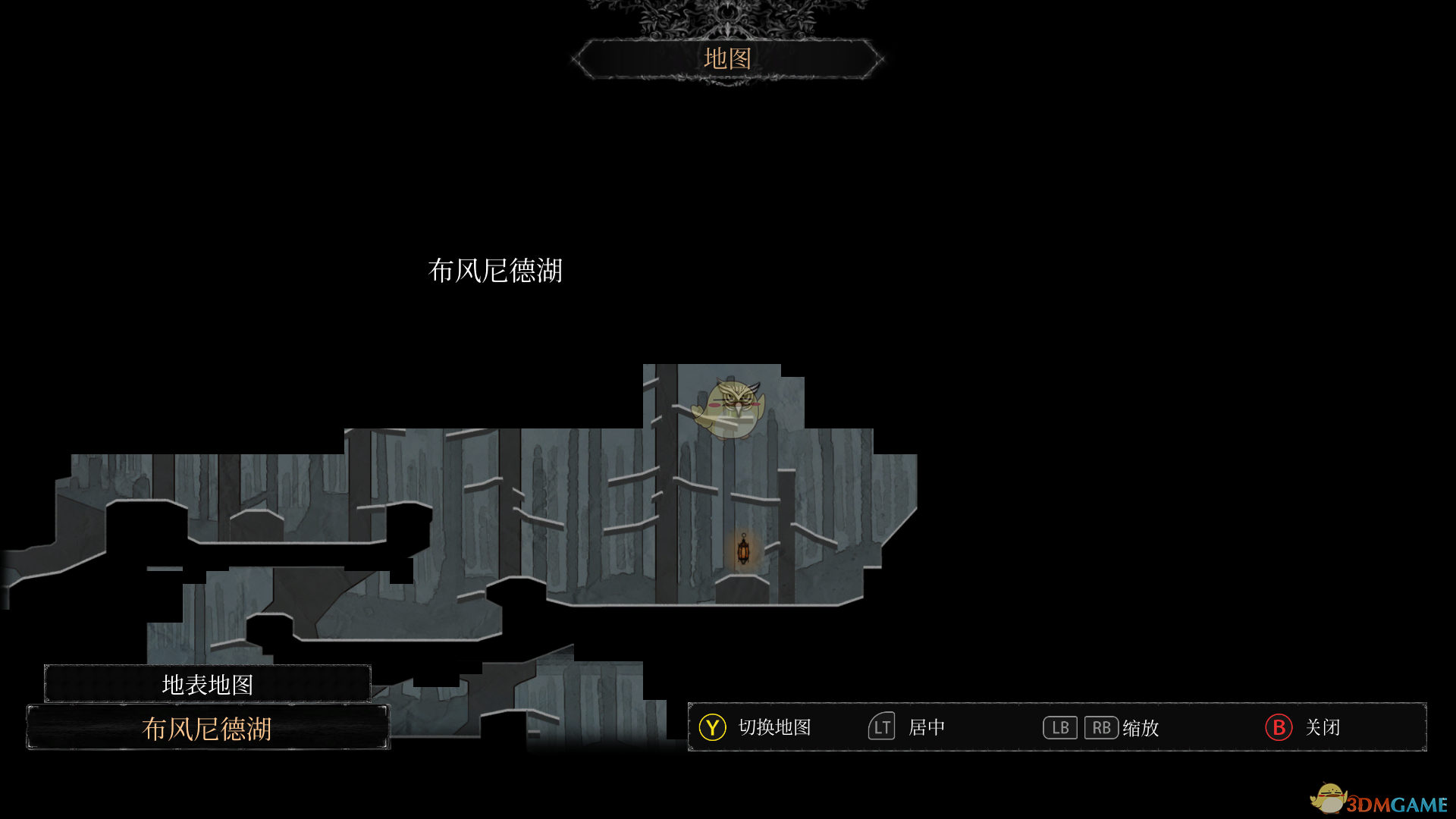The width and height of the screenshot is (1456, 819).
Task: Click the LT trigger icon for centering
Action: tap(880, 727)
